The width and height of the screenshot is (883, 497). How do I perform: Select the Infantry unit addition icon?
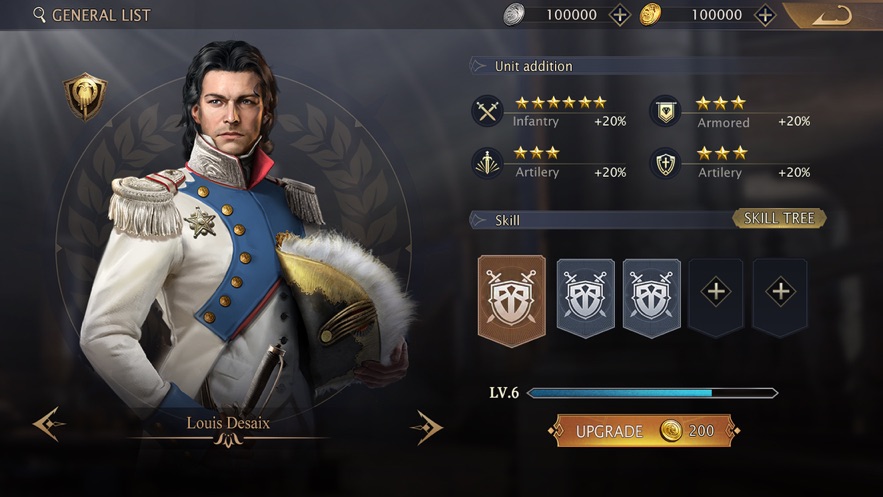tap(488, 111)
